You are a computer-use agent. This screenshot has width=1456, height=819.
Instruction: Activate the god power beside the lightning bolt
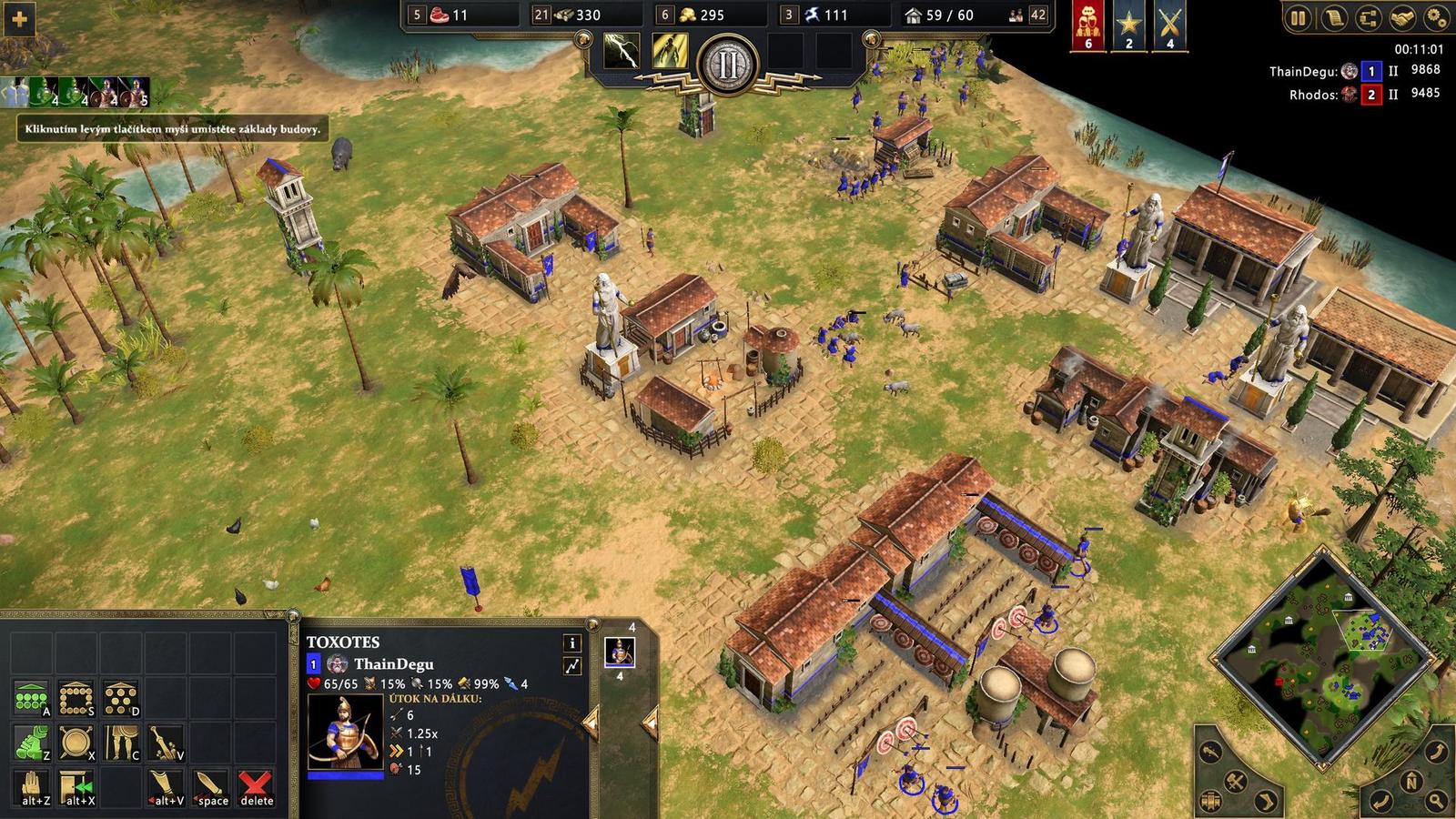coord(671,52)
